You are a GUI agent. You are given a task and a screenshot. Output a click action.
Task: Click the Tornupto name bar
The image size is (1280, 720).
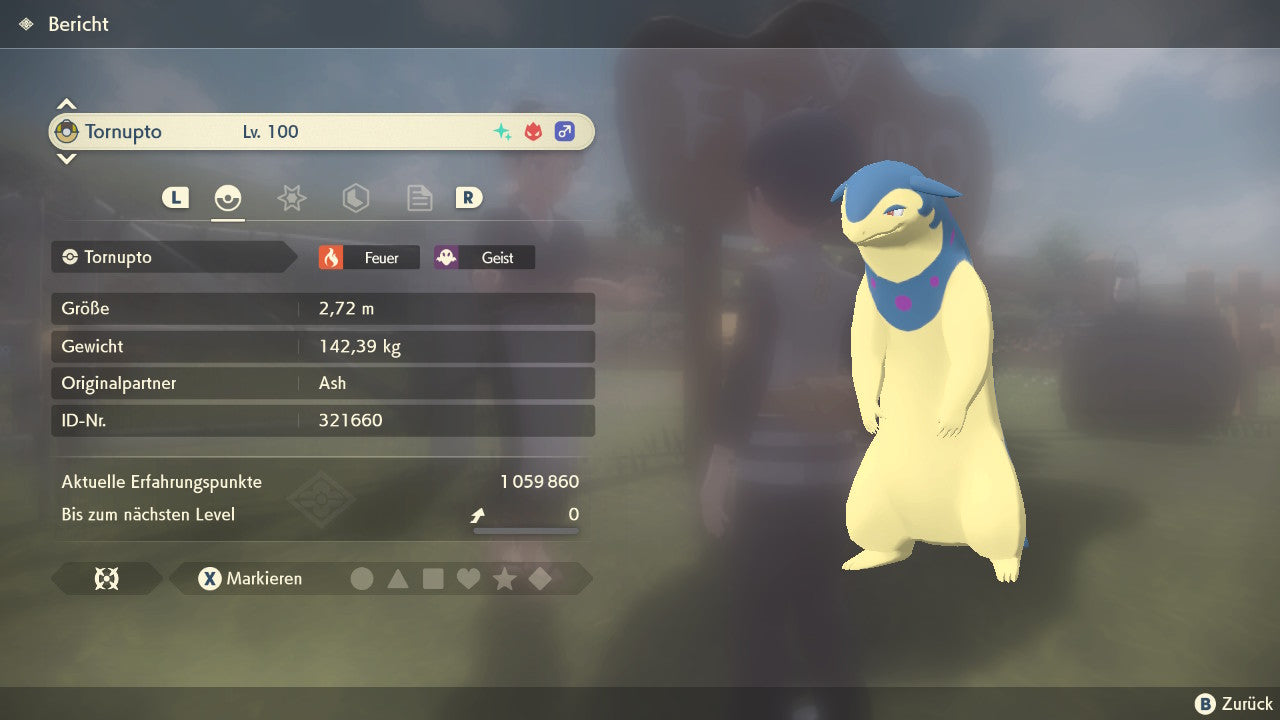(x=320, y=132)
